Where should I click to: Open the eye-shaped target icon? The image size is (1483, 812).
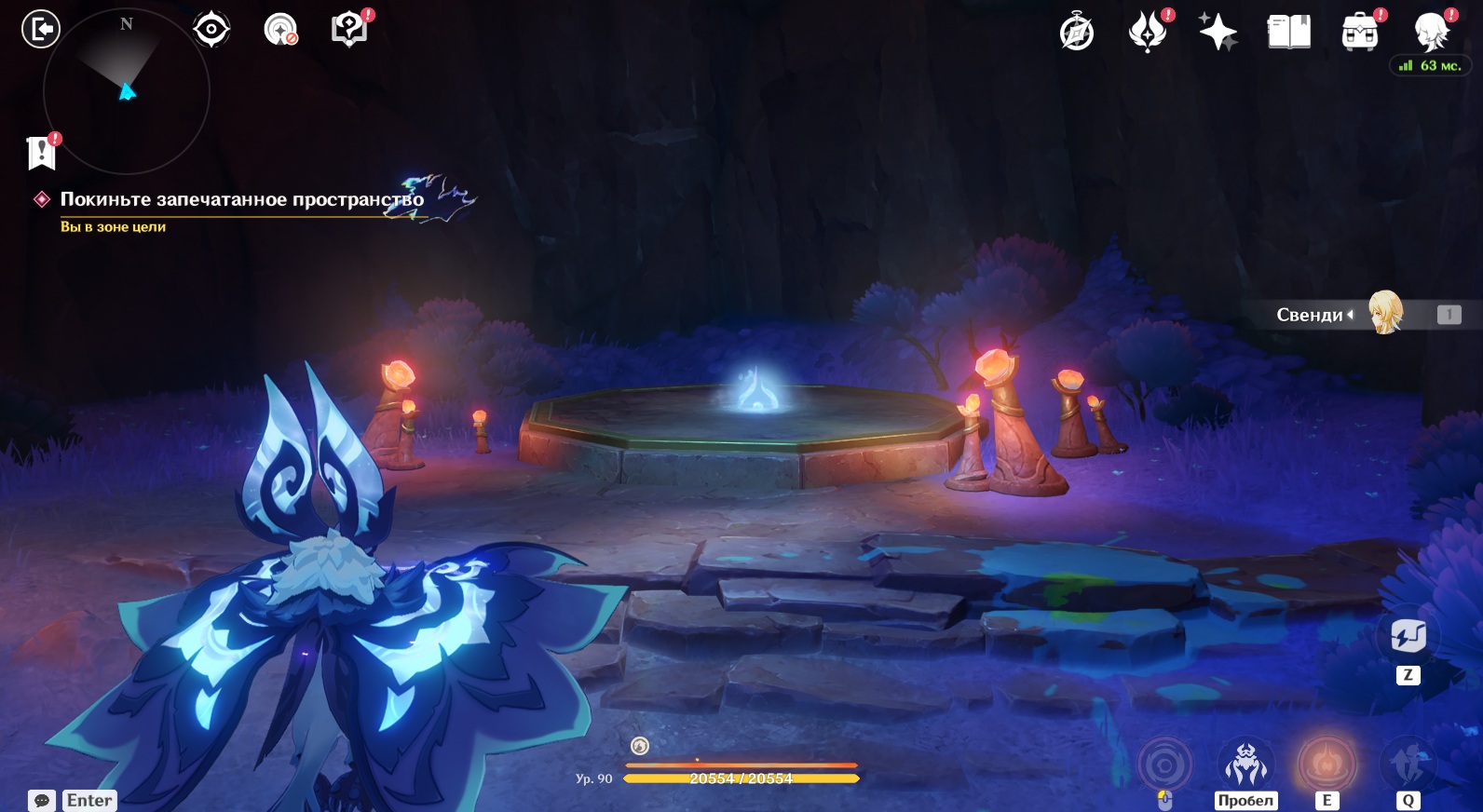tap(211, 30)
